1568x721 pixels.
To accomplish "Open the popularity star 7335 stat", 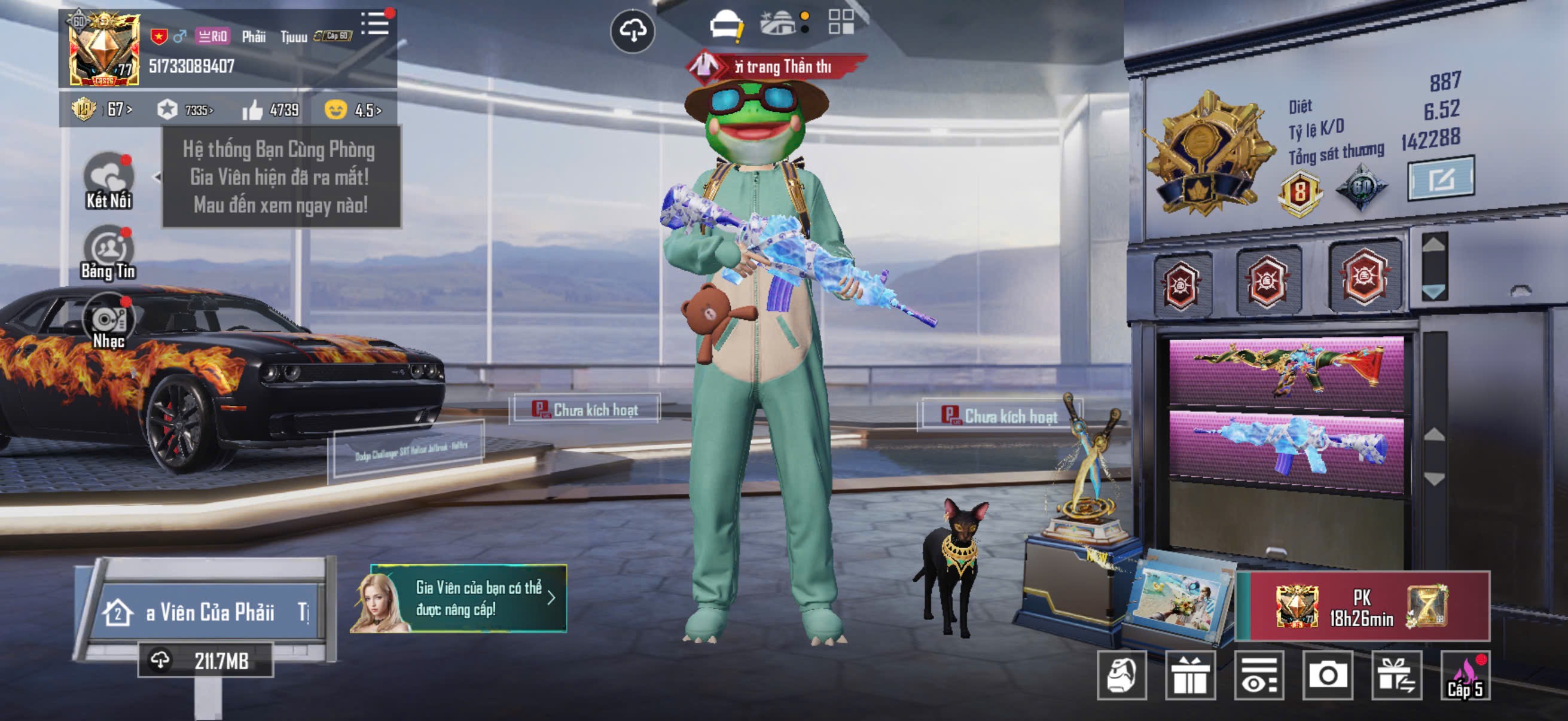I will [x=185, y=110].
